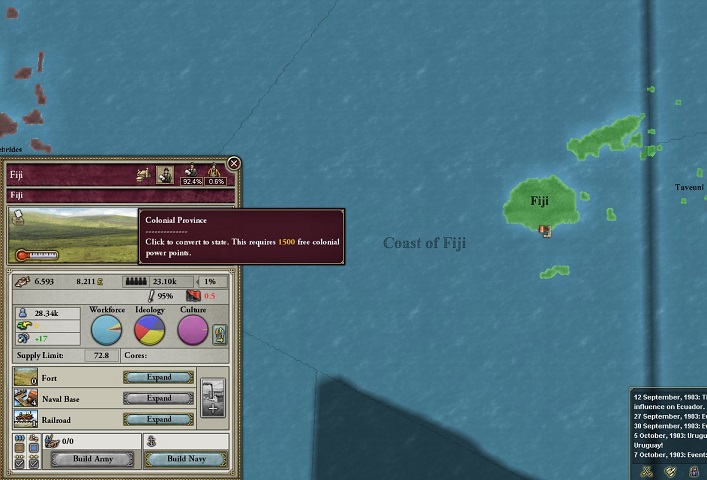Screen dimensions: 707x480
Task: Click the Workforce pie chart
Action: tap(106, 330)
